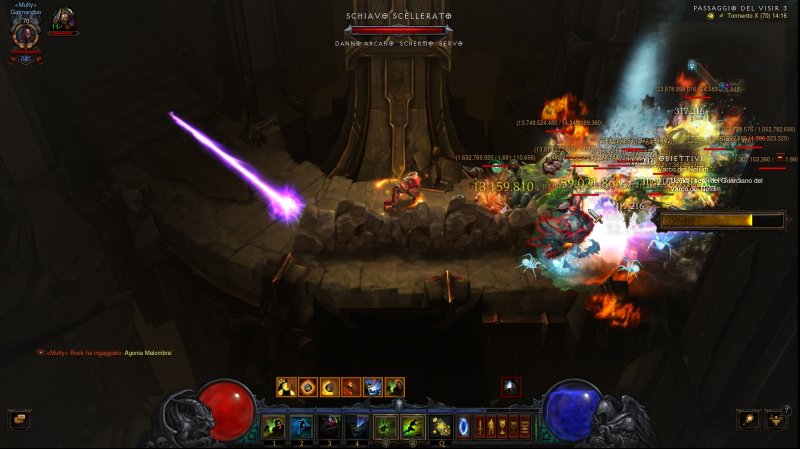
Task: Open the blue town portal
Action: 463,427
